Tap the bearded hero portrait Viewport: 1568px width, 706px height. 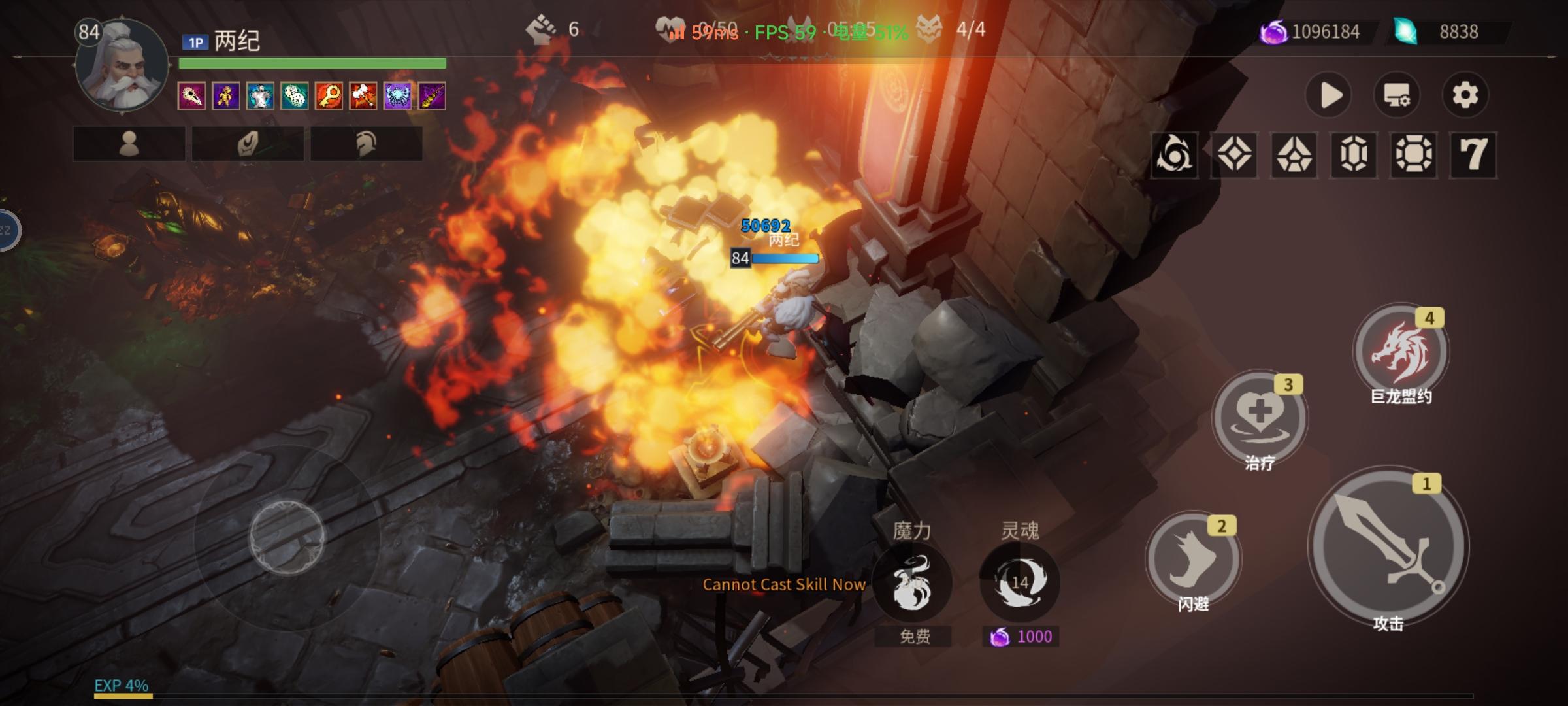122,67
